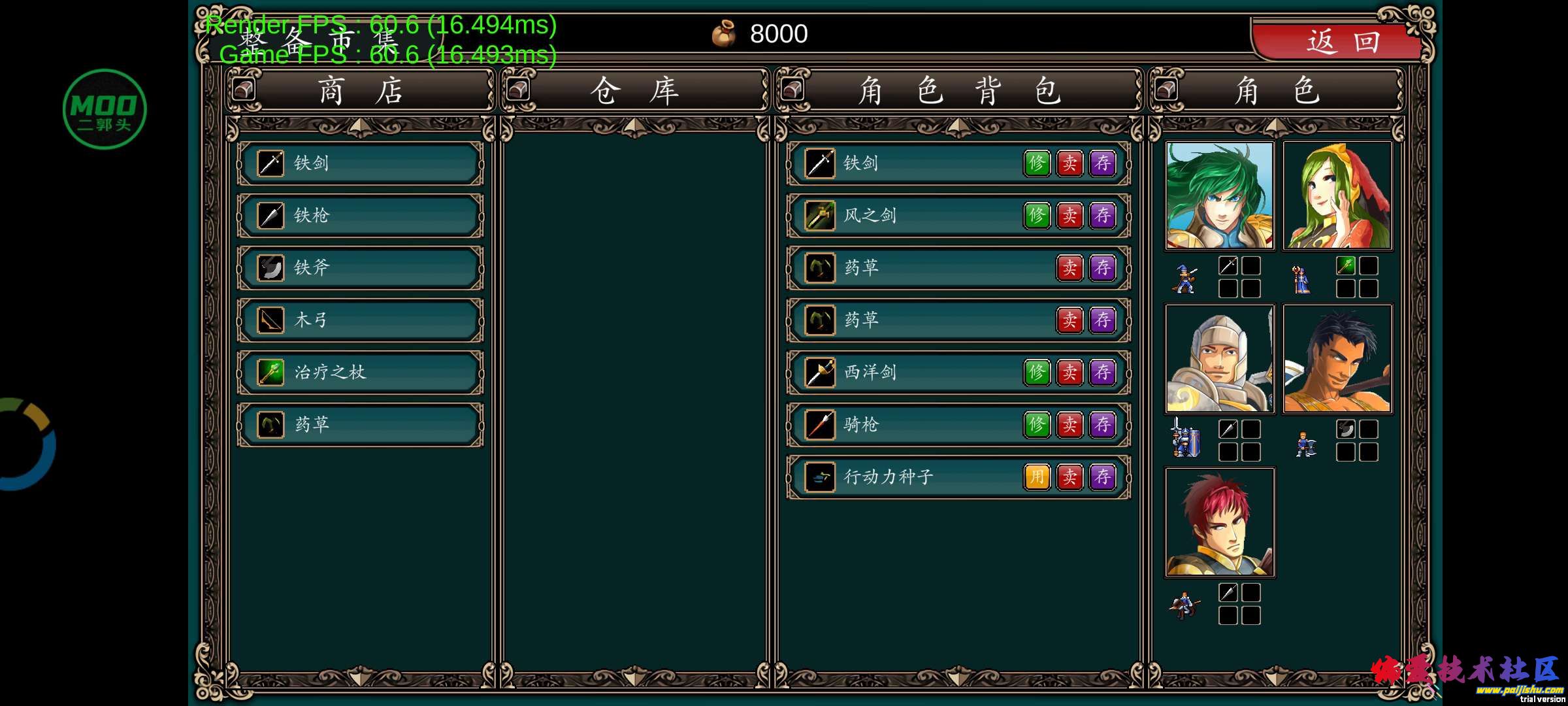Repair the 风之剑 with the green 修 button

point(1037,216)
